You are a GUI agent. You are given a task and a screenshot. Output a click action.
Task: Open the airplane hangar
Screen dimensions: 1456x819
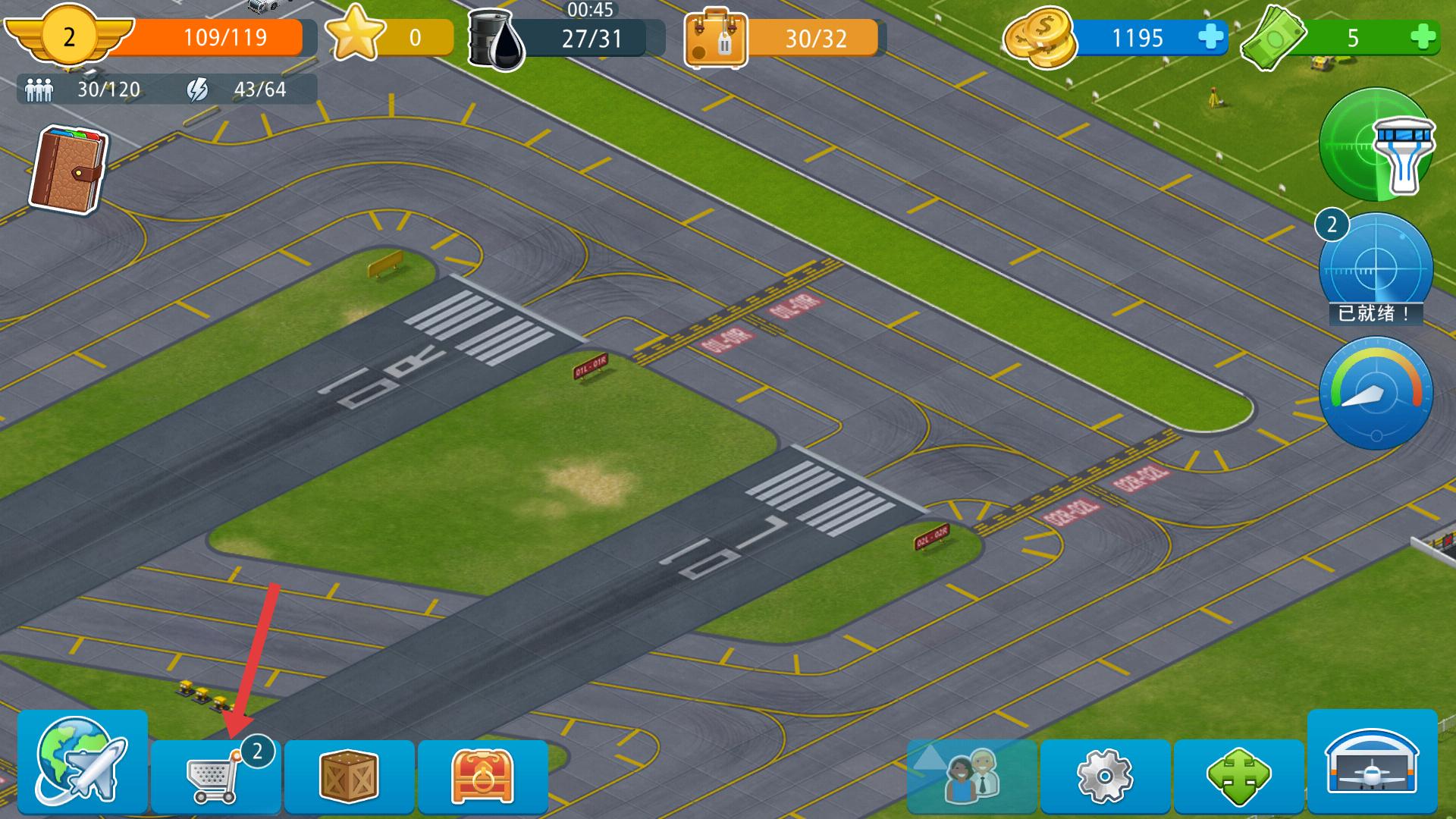(1372, 761)
